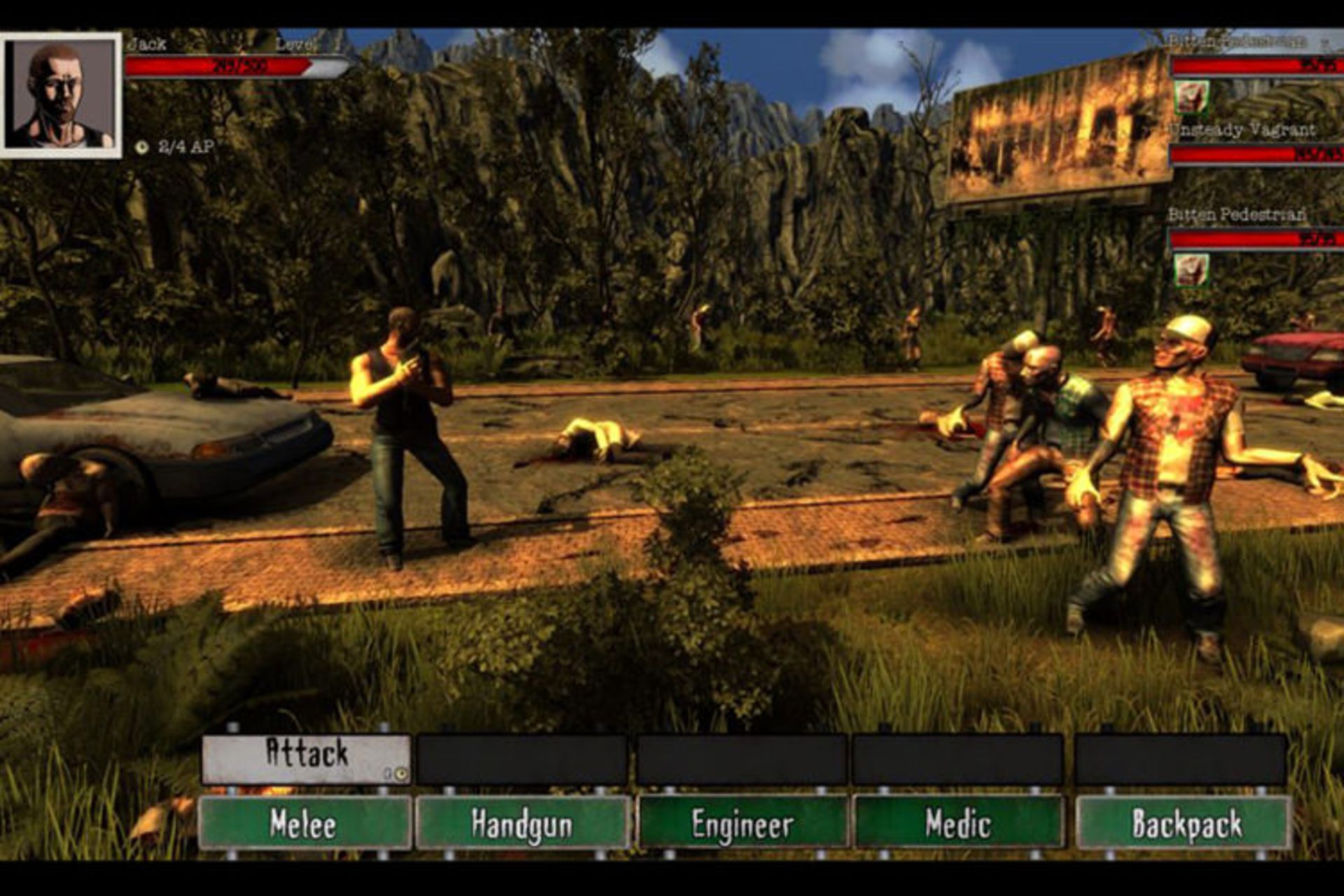Click Jack's character portrait
Screen dimensions: 1344x896
62,94
